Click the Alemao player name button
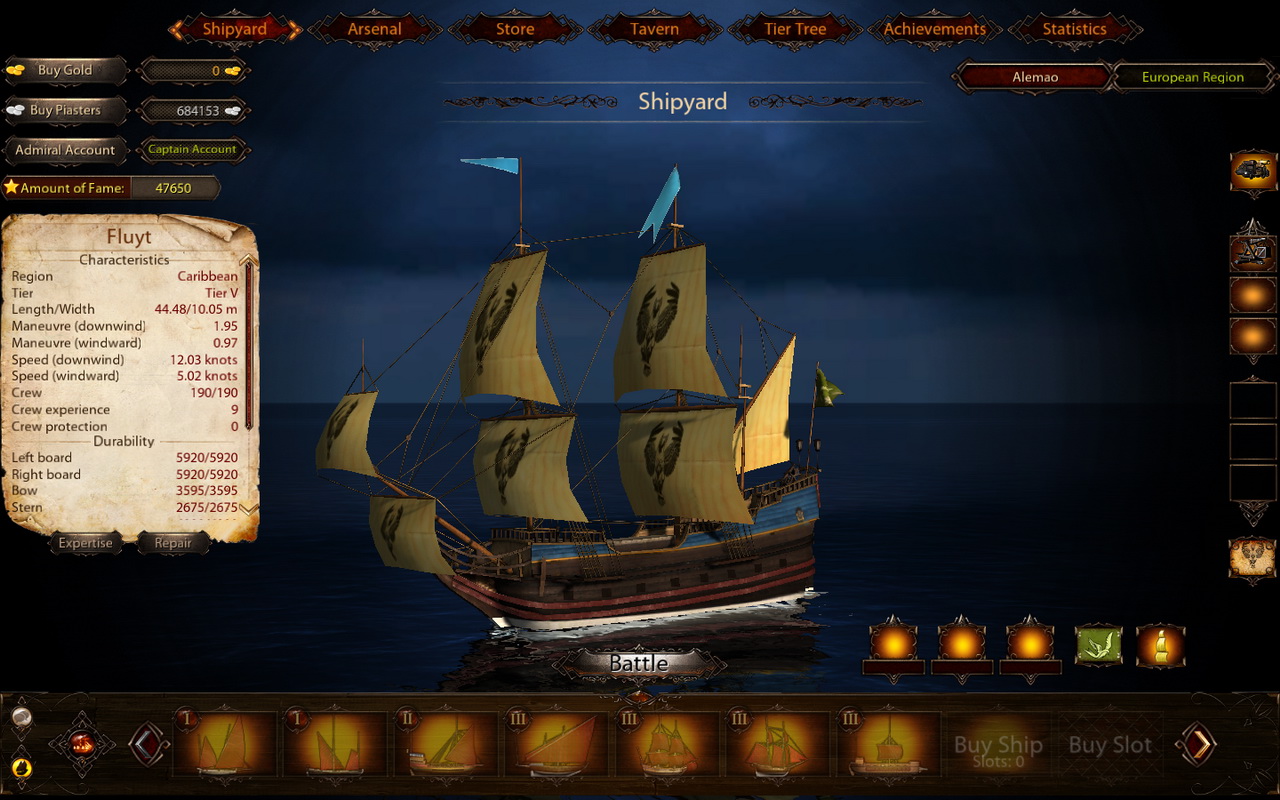The image size is (1280, 800). [x=1035, y=77]
